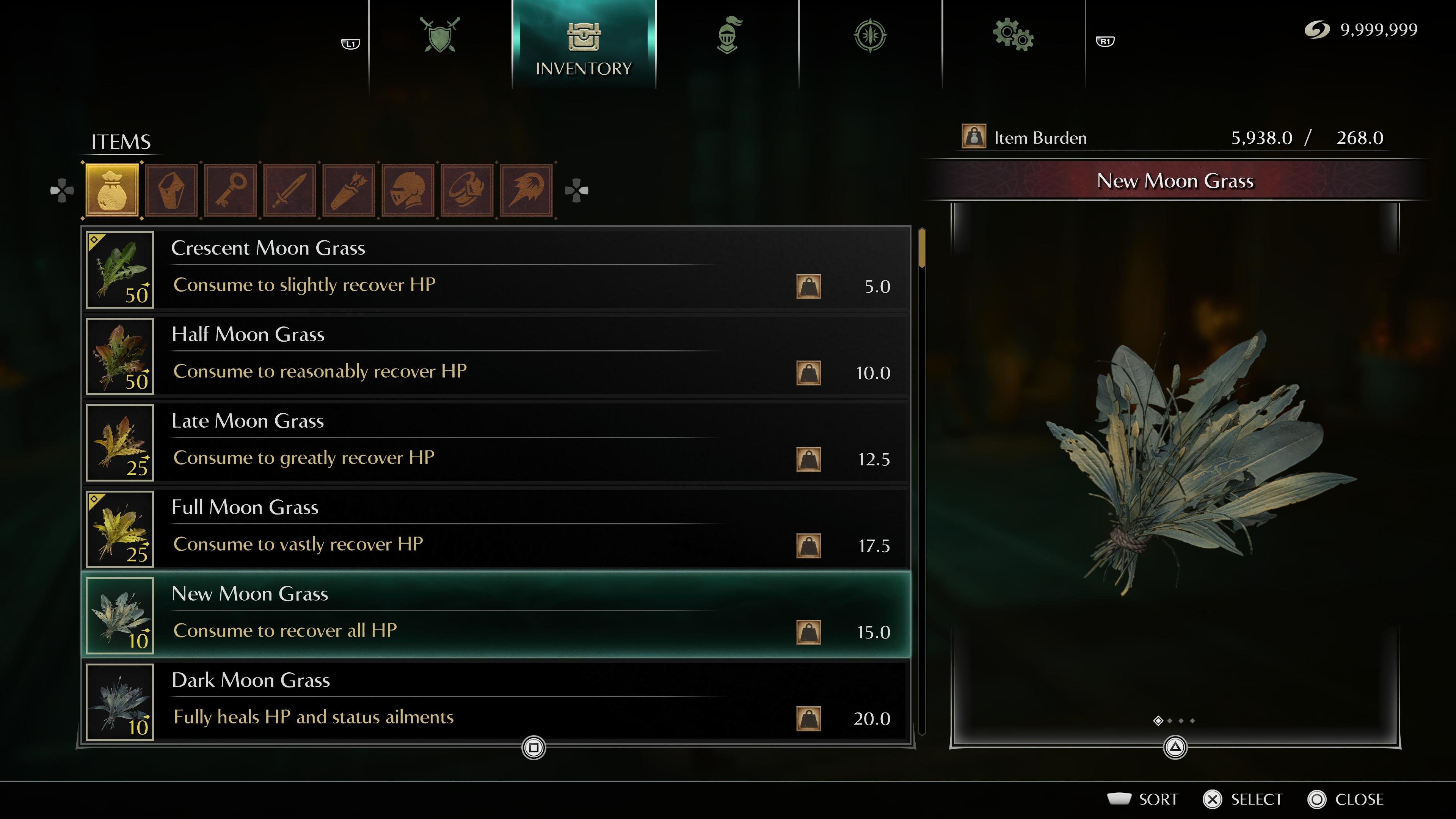Click the item list scrollbar handle
This screenshot has height=819, width=1456.
coord(922,248)
